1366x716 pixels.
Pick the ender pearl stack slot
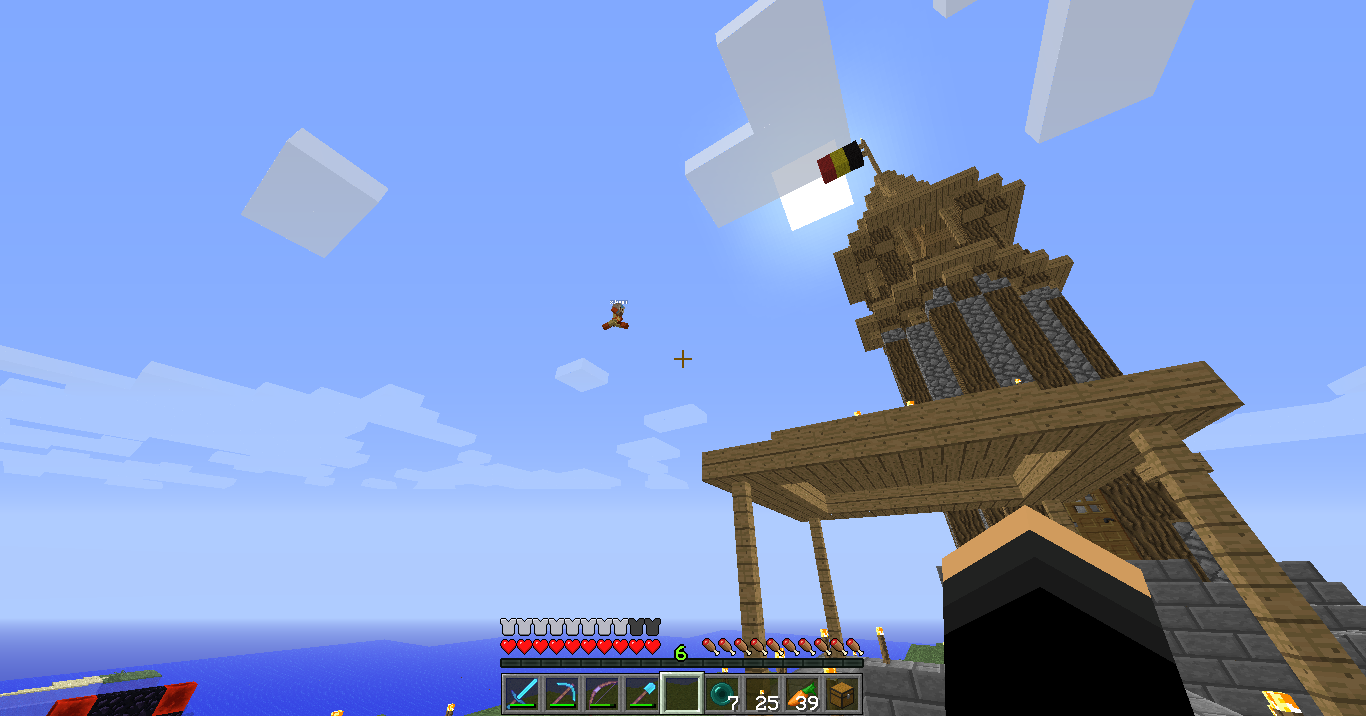(x=722, y=693)
